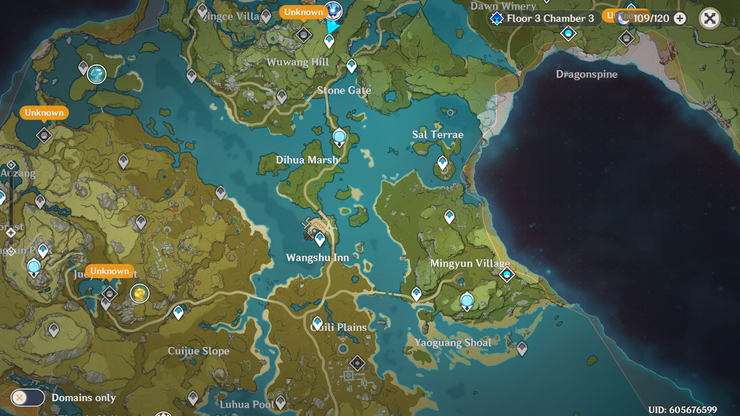Image resolution: width=740 pixels, height=416 pixels.
Task: Click the locked waypoint at Yaoguang Shoal
Action: (x=521, y=348)
